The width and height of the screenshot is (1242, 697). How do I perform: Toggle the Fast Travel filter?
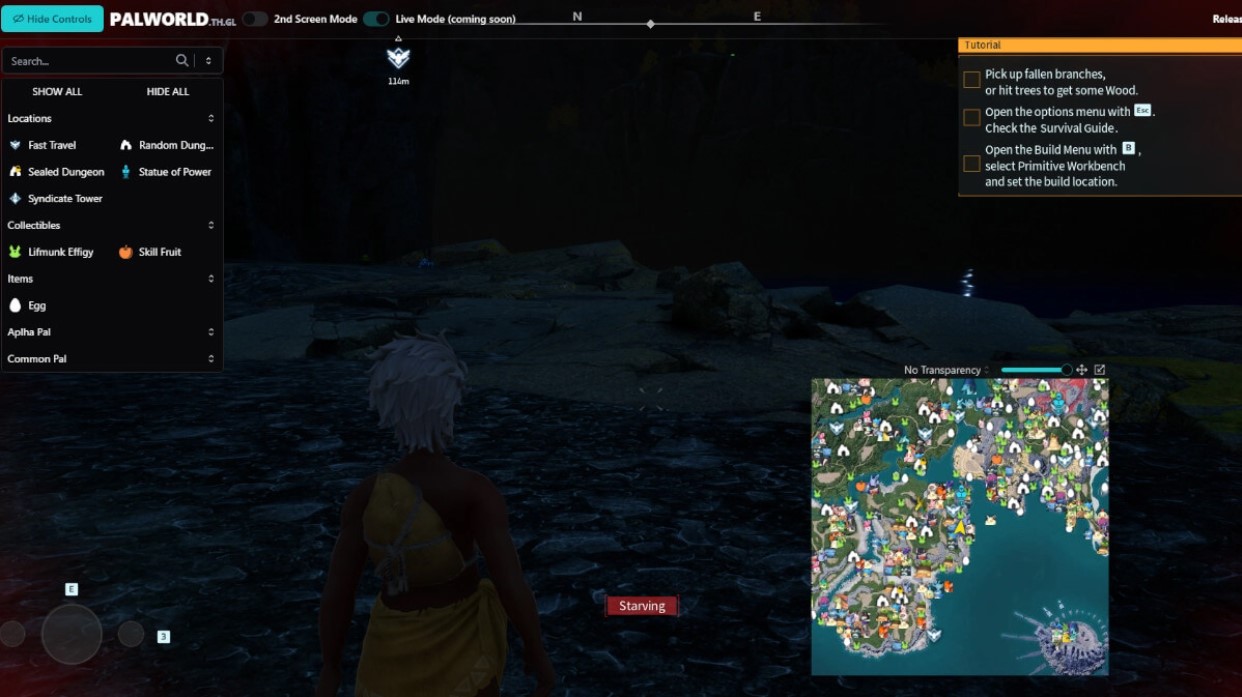coord(51,145)
